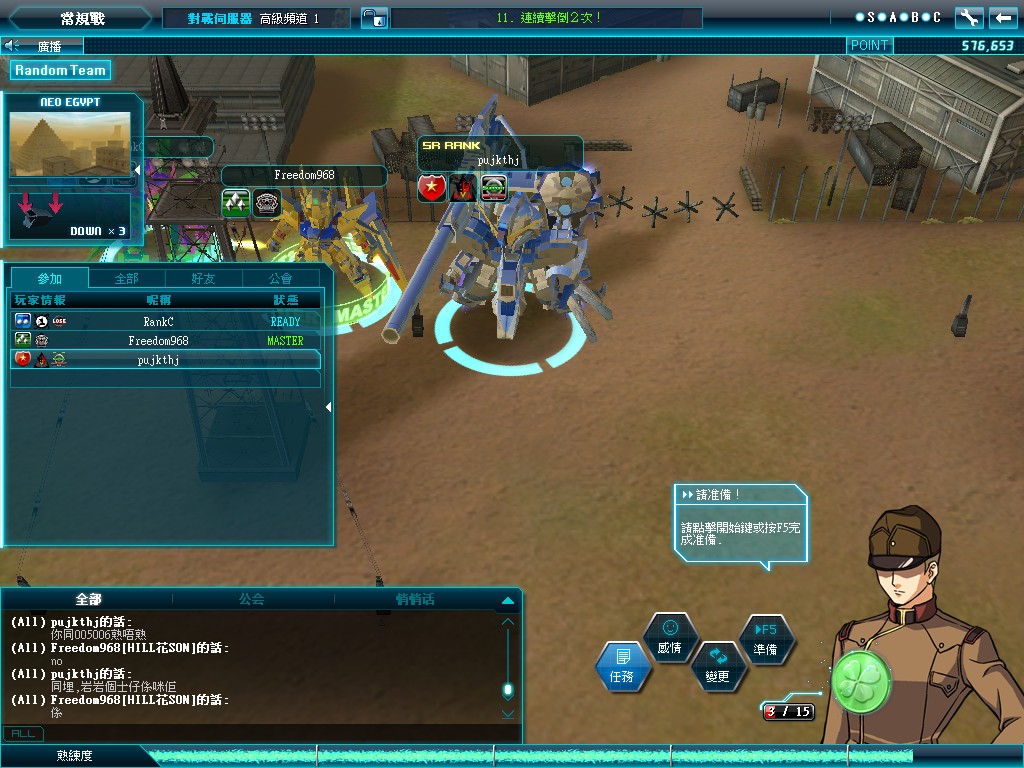The image size is (1024, 768).
Task: Select the 參加 participants tab
Action: (49, 278)
